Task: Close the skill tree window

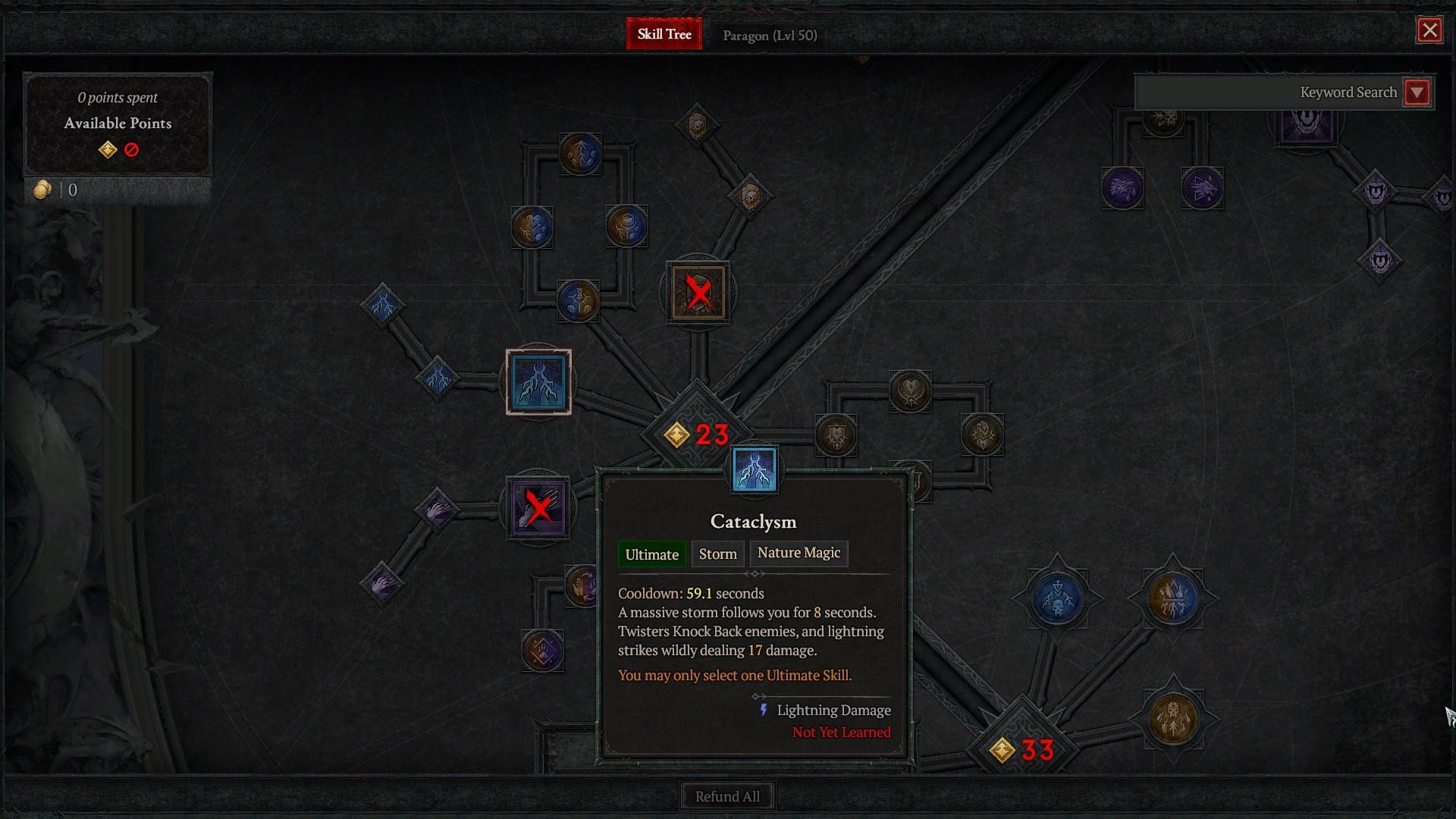Action: [x=1429, y=30]
